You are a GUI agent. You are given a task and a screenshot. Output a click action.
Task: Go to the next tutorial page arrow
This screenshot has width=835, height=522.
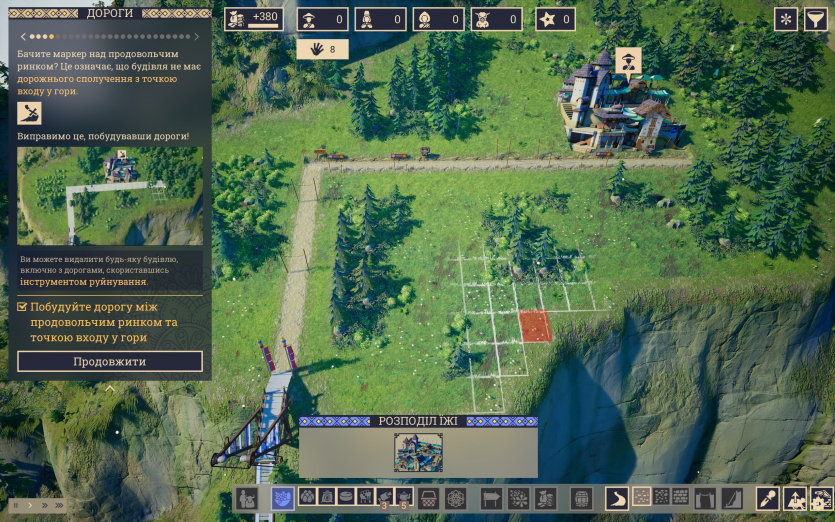point(198,37)
